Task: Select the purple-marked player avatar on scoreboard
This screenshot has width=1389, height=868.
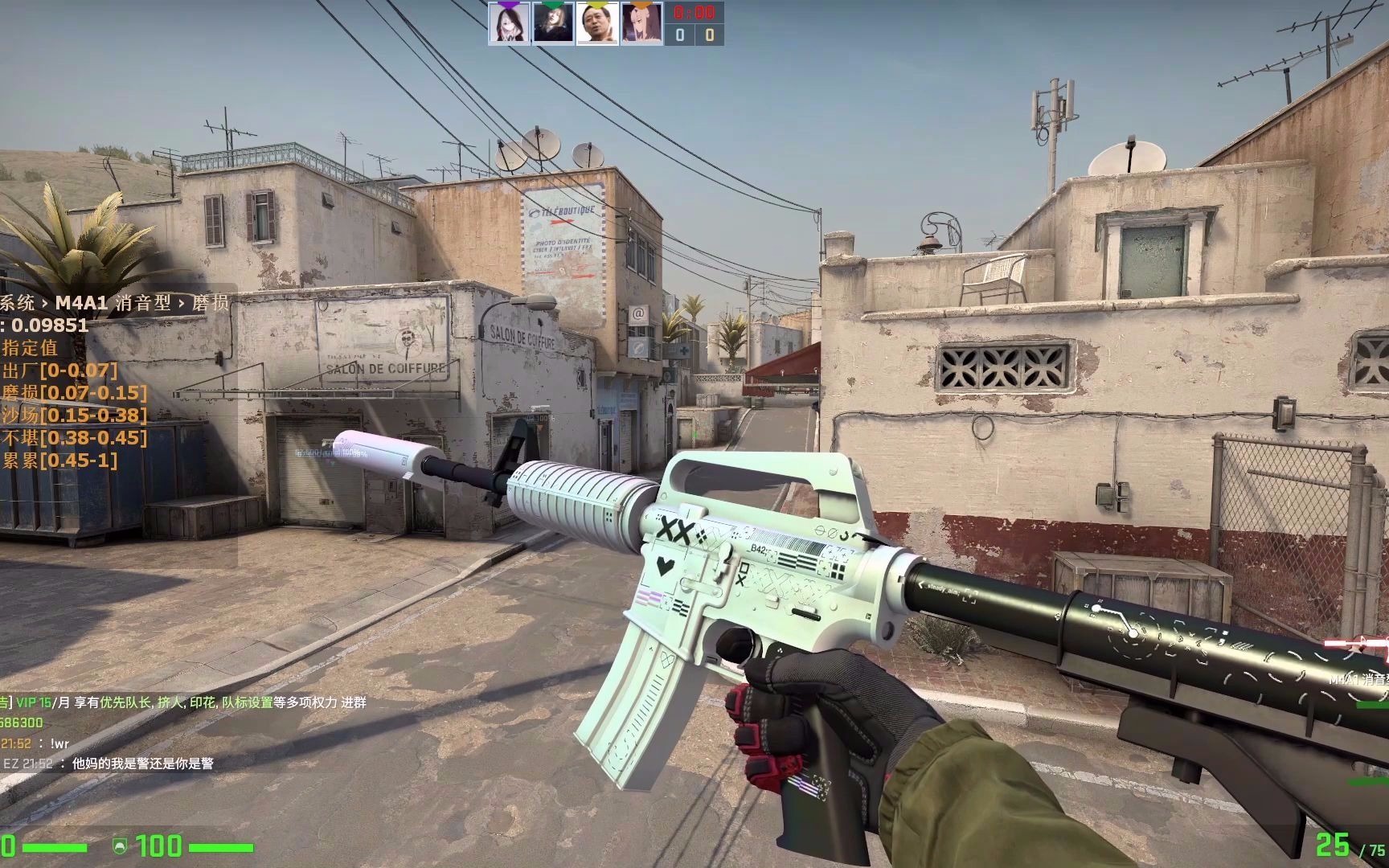Action: 510,23
